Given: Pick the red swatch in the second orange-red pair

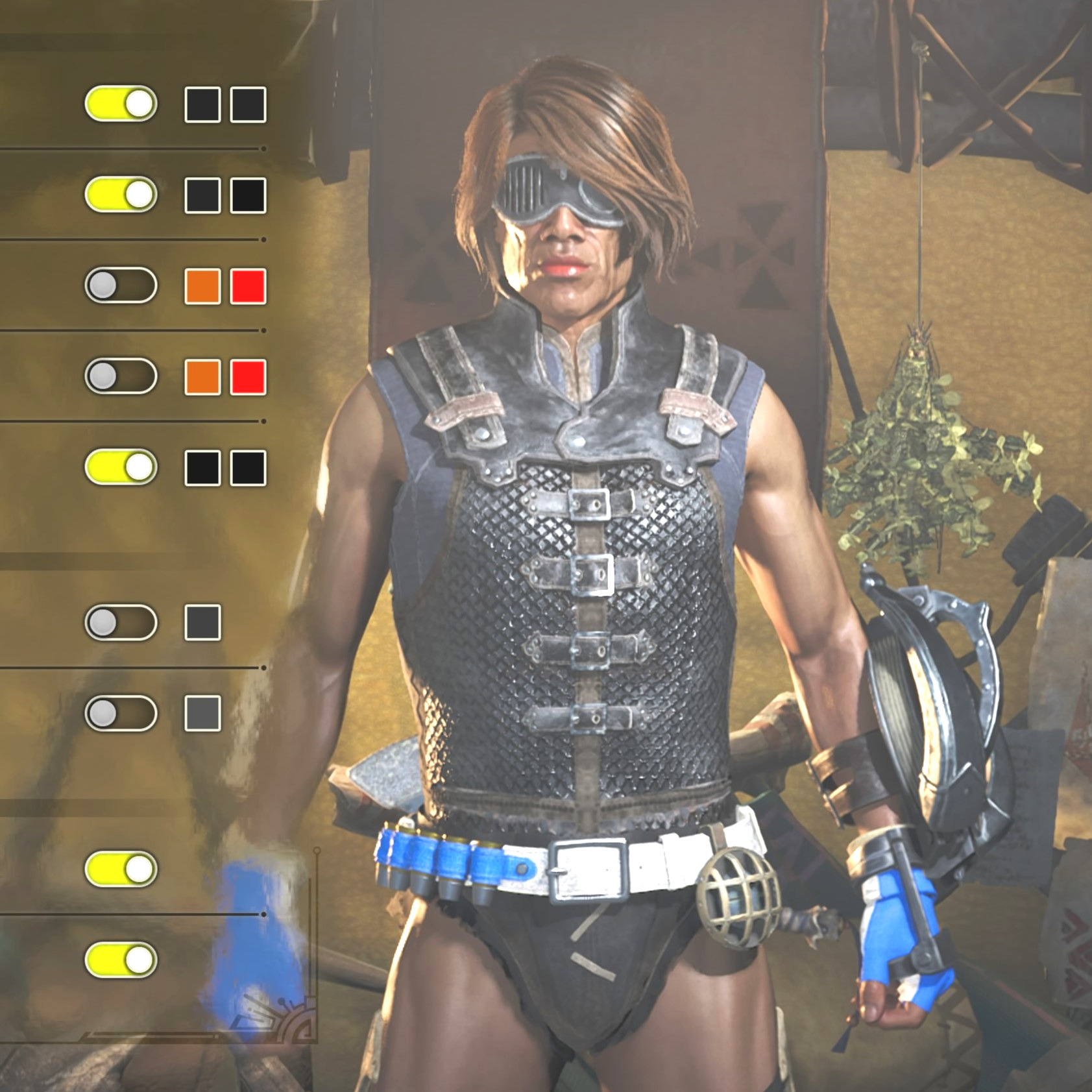Looking at the screenshot, I should point(249,377).
